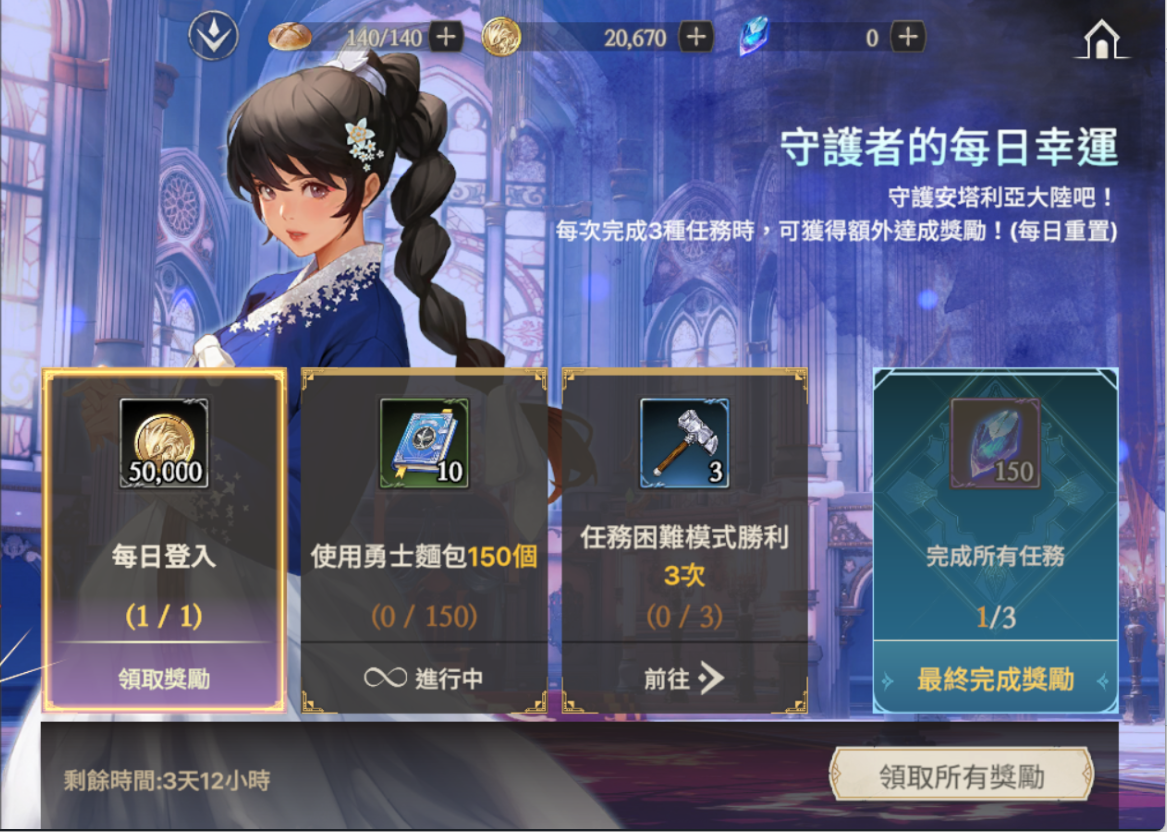The width and height of the screenshot is (1167, 832).
Task: Claim the daily login reward (領取獎勵)
Action: coord(164,679)
